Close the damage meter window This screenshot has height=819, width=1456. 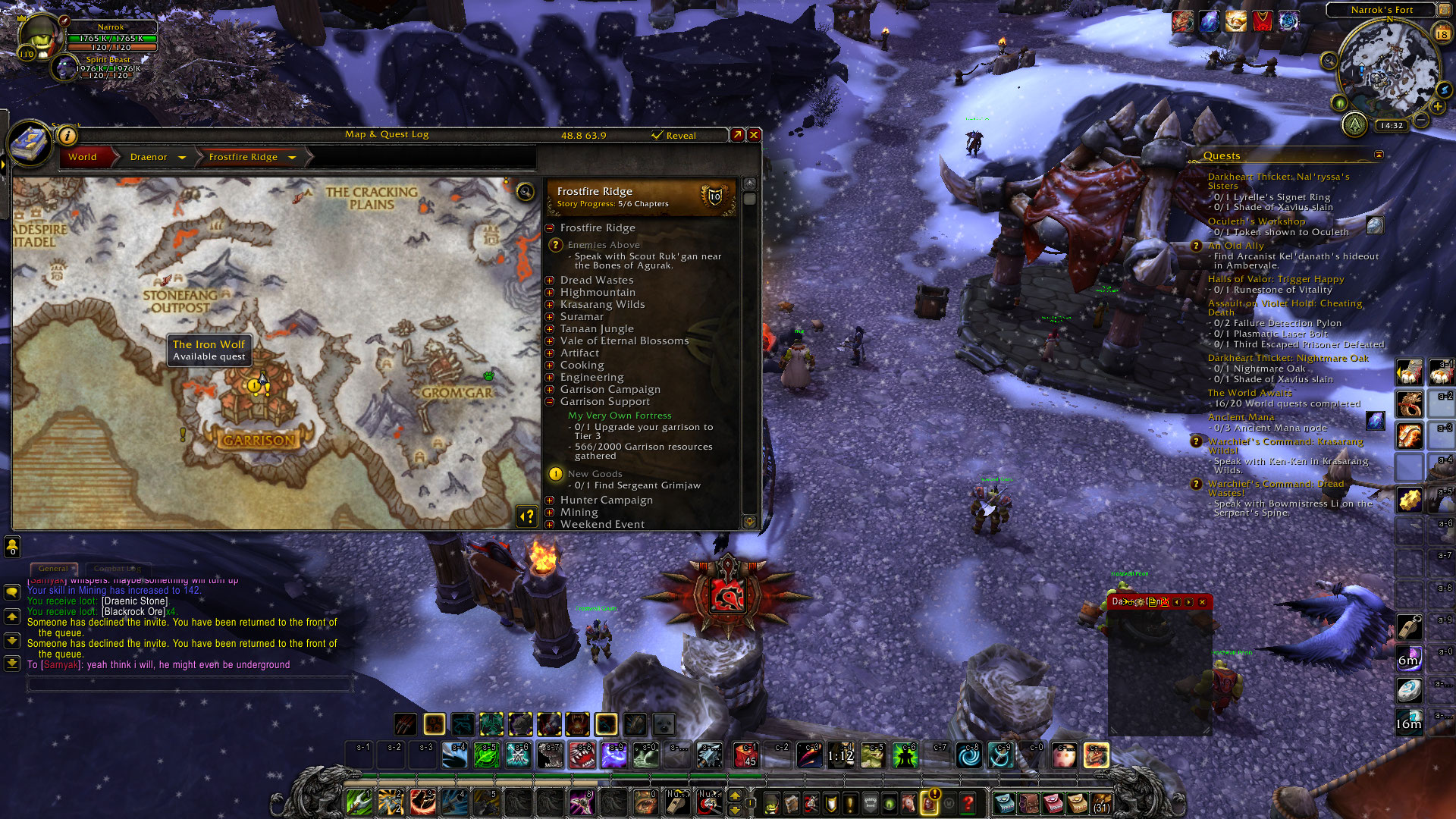click(1202, 602)
